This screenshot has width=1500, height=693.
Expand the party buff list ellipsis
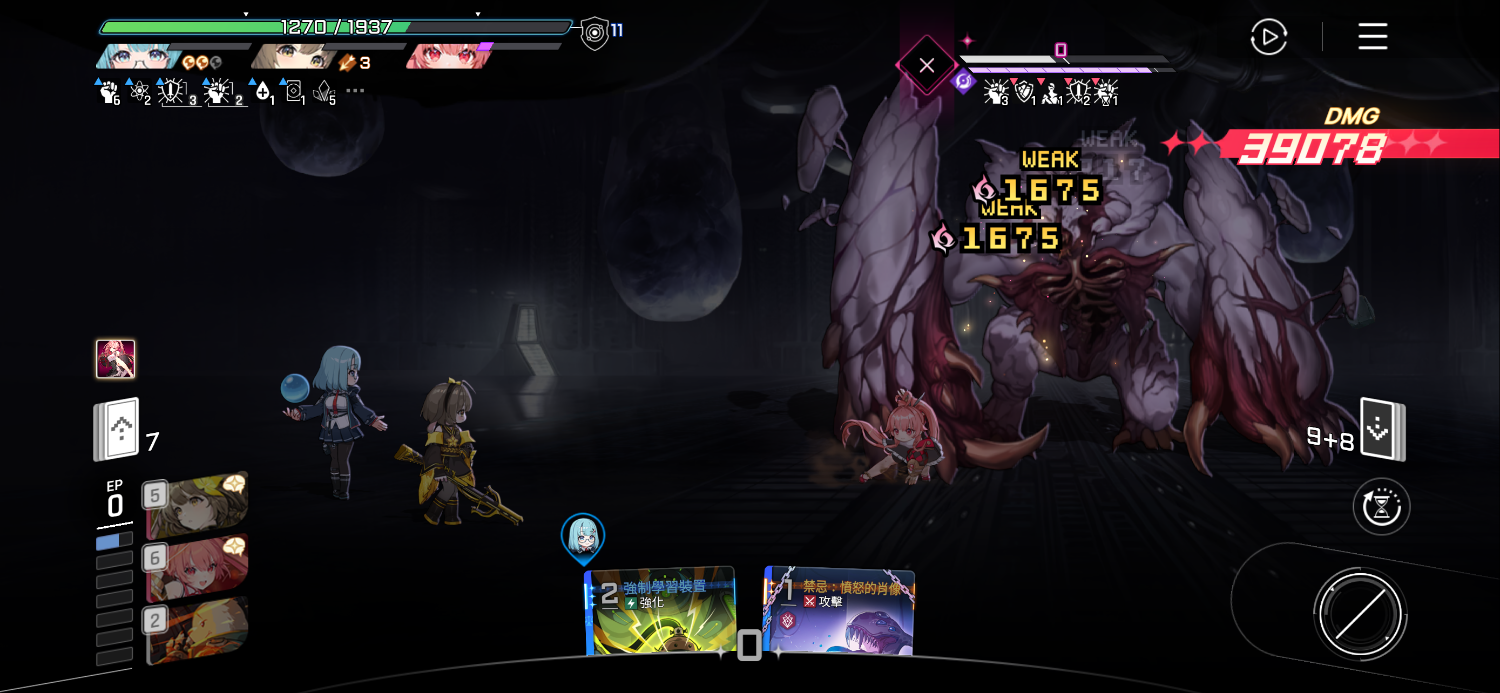[x=355, y=91]
